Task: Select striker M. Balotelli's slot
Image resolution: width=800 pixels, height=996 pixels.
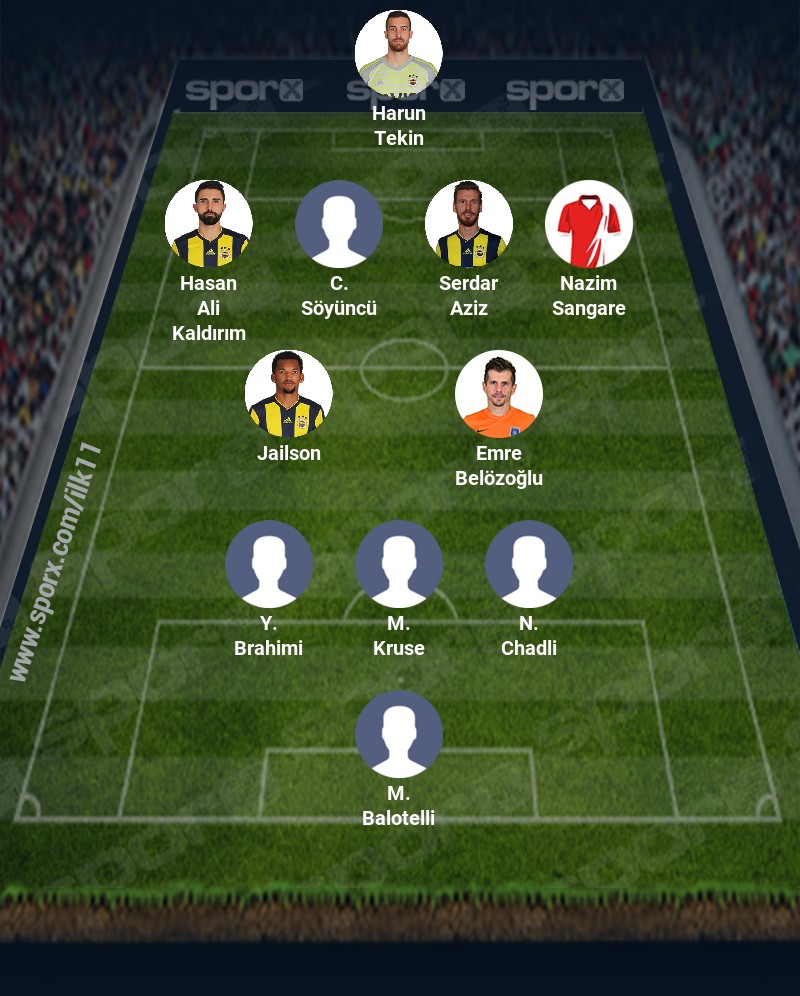Action: pyautogui.click(x=399, y=734)
